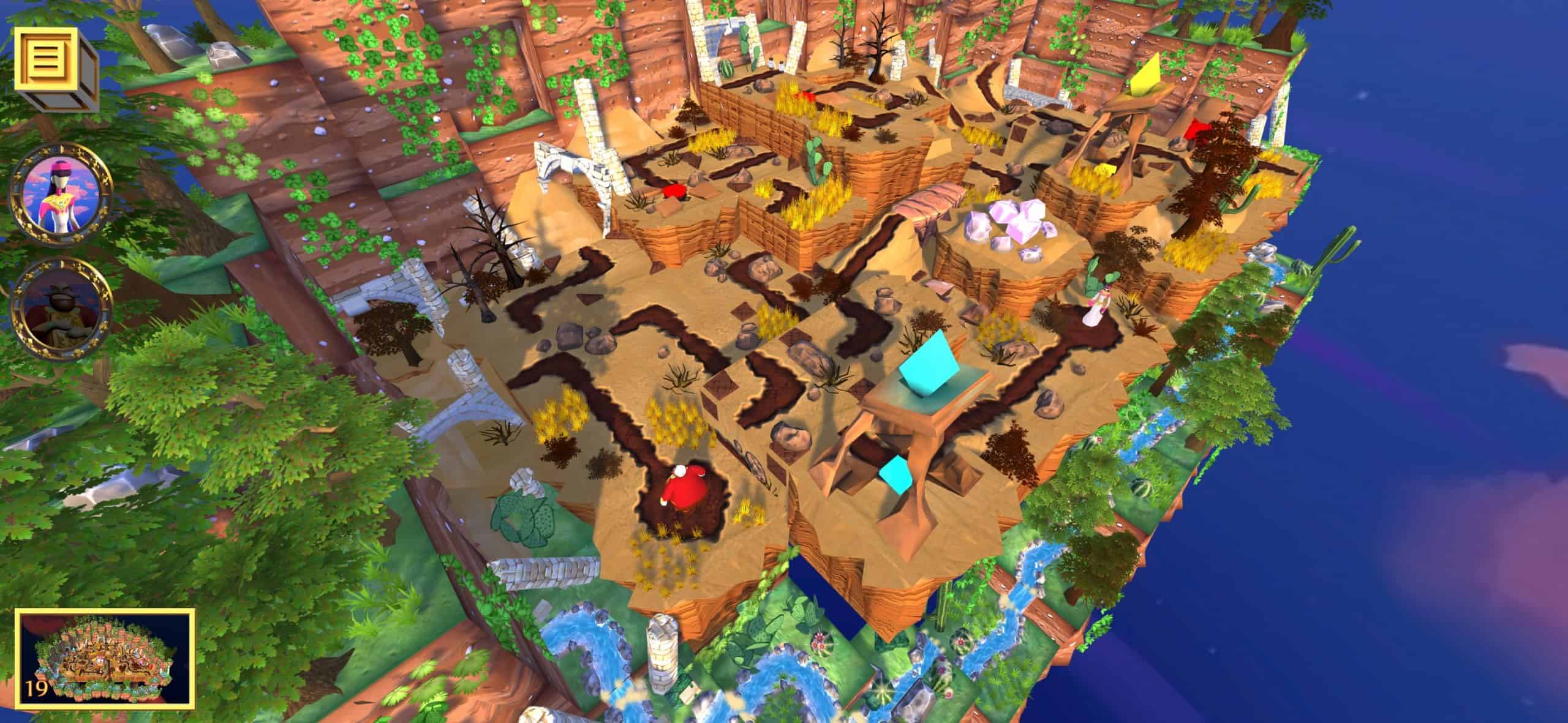Click the flower patch by the lower river
Screen dimensions: 1568x723
click(820, 642)
